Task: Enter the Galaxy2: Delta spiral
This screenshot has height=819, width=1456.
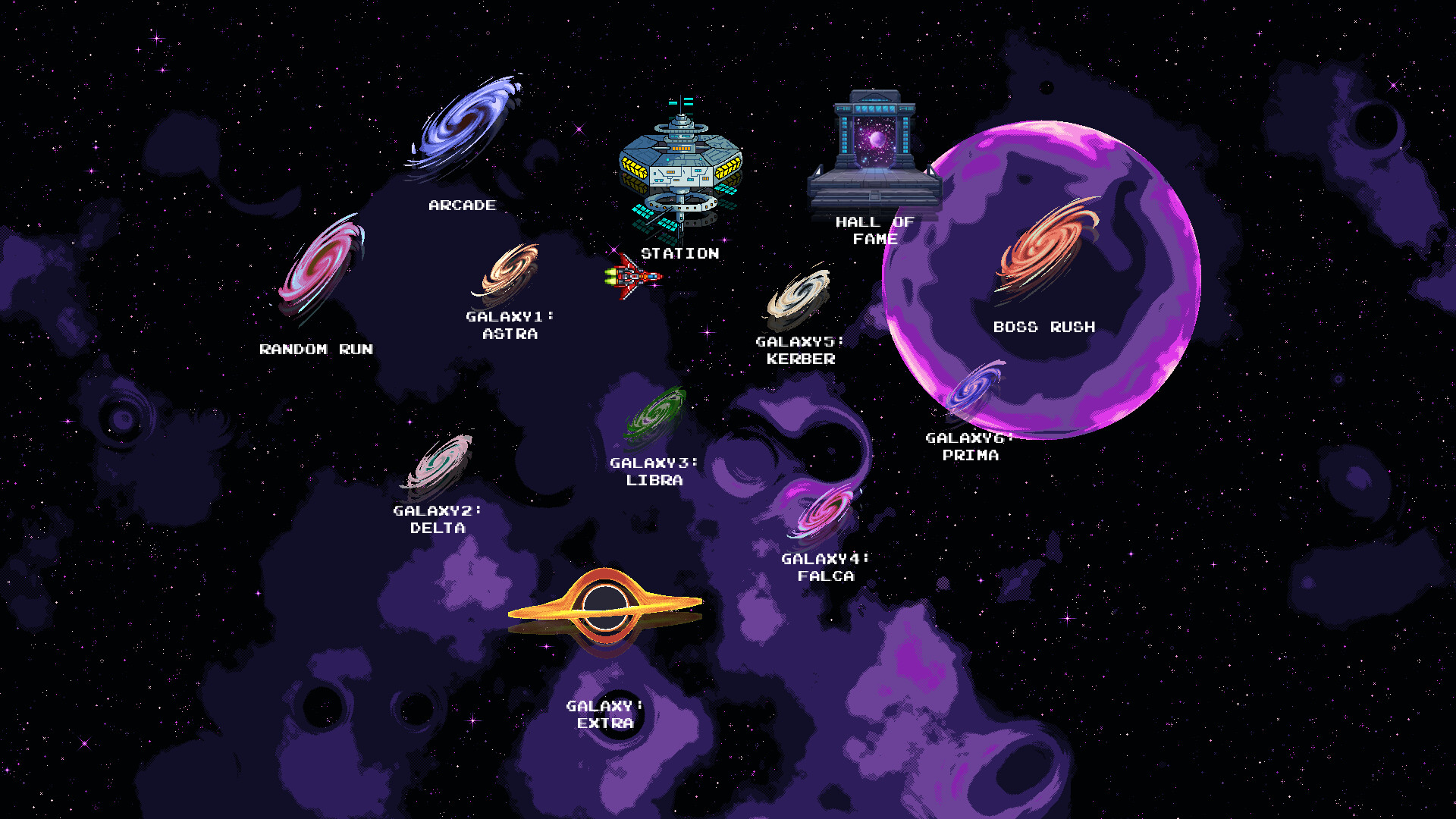Action: (x=441, y=462)
